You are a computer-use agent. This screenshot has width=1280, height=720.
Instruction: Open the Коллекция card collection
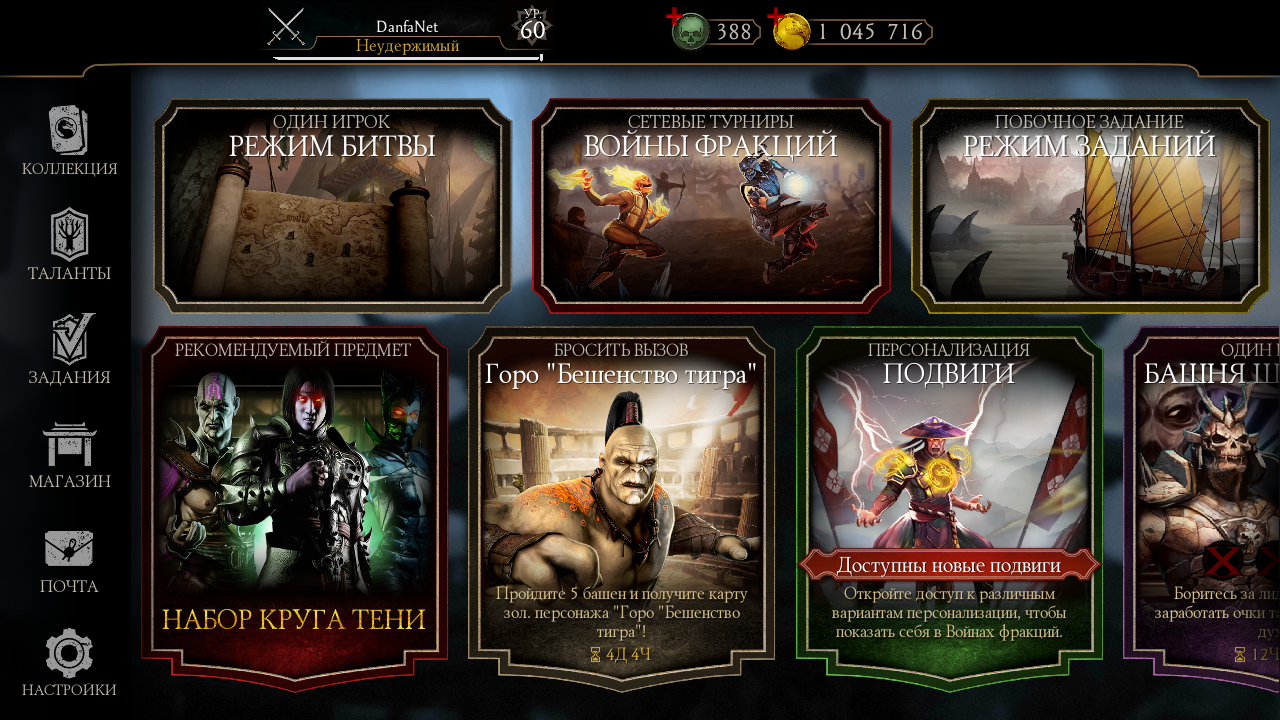69,141
